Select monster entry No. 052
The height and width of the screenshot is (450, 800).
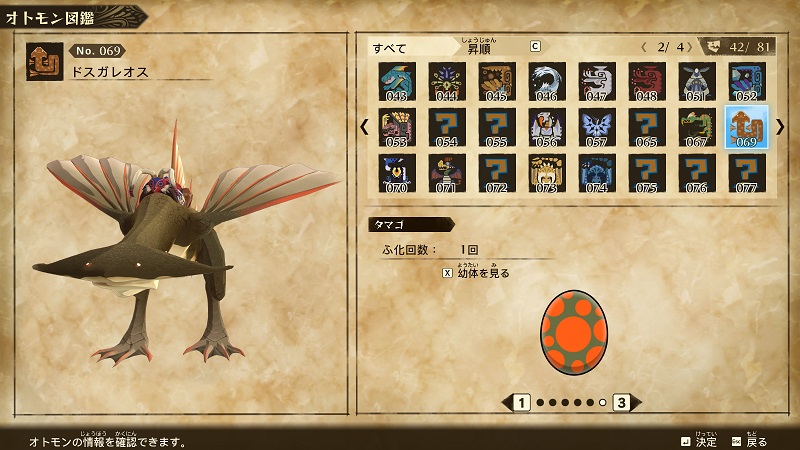[747, 82]
